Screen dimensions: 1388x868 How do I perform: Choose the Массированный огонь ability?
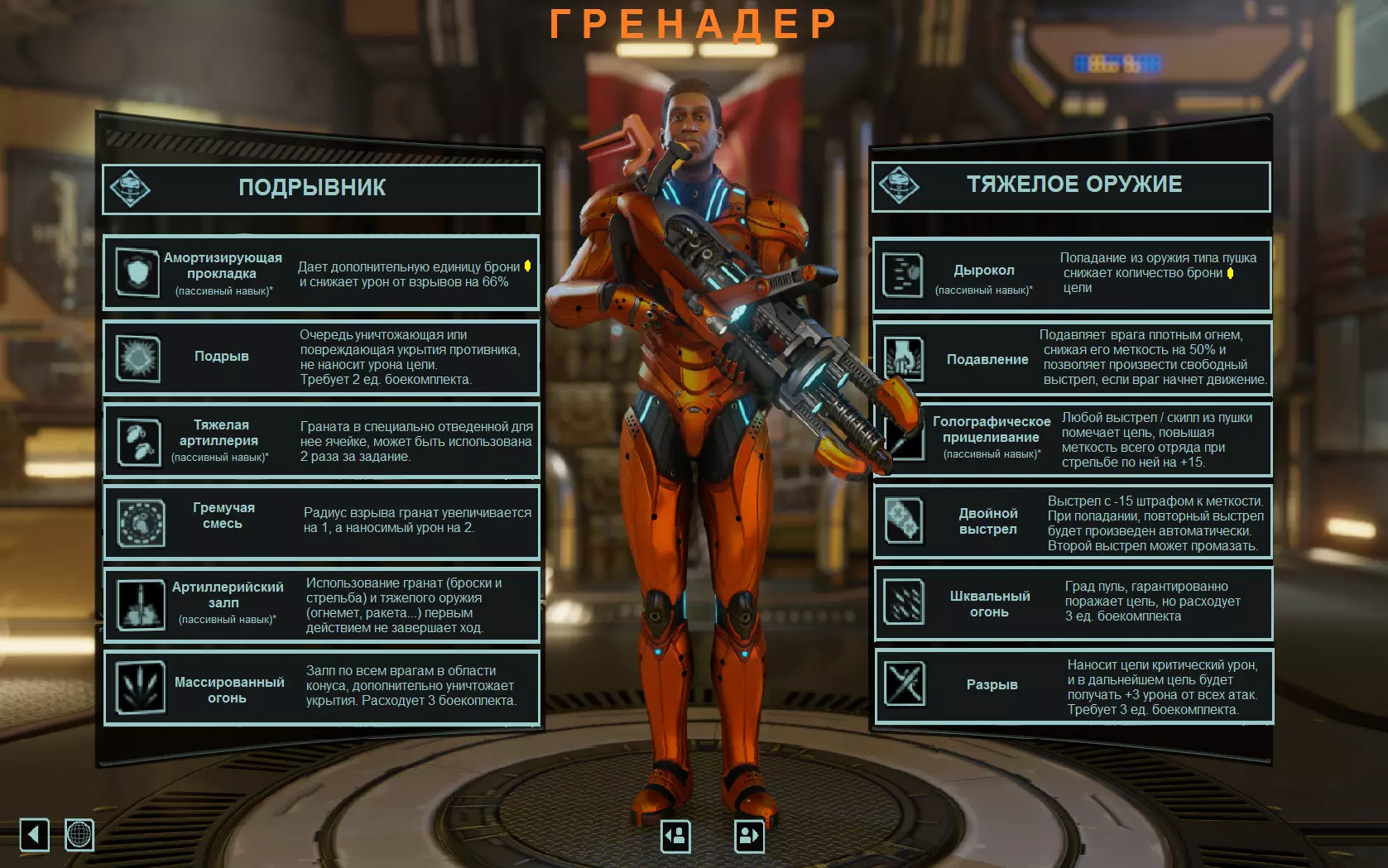click(x=321, y=688)
